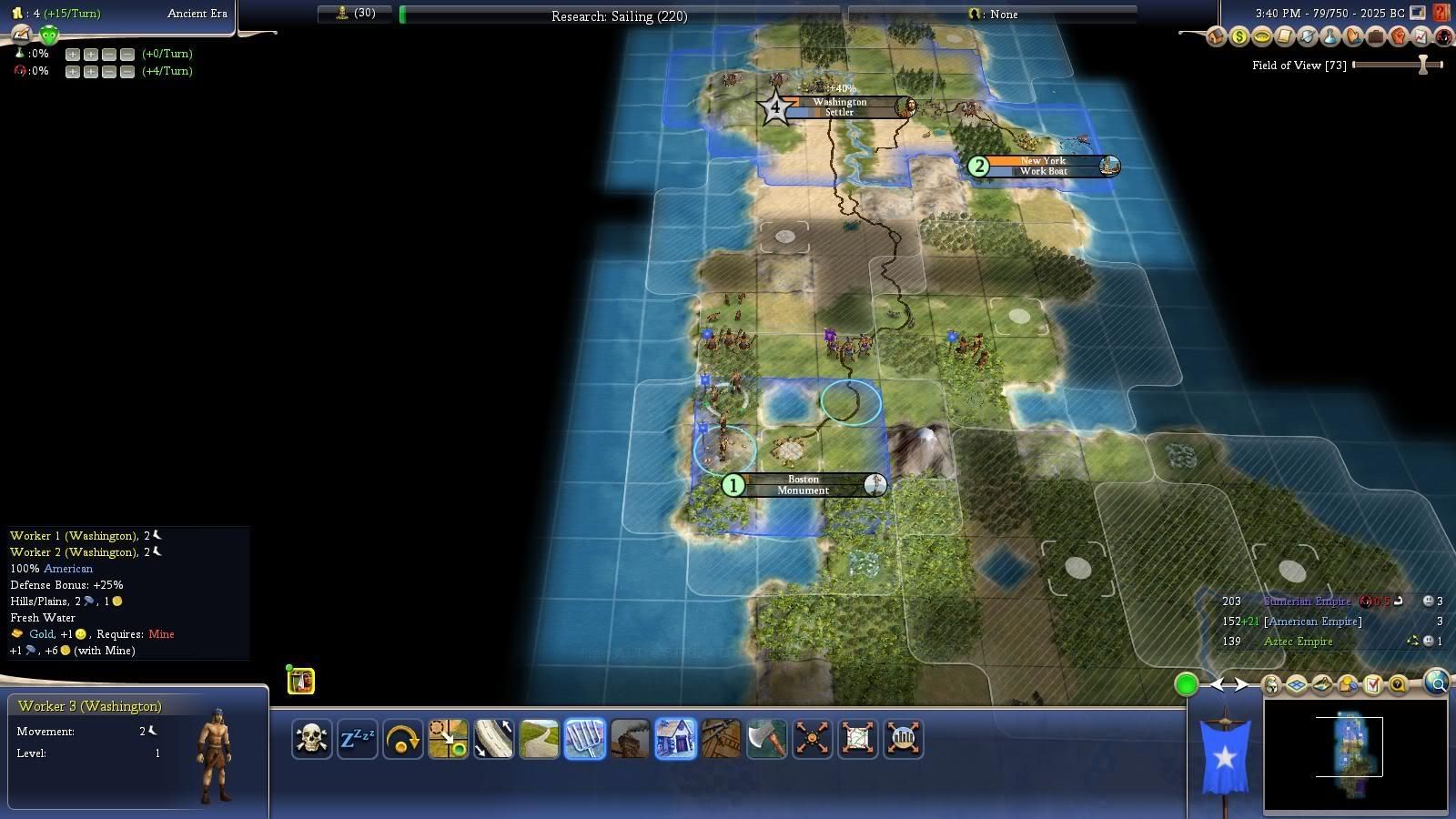Viewport: 1456px width, 819px height.
Task: Open the Boston city bar
Action: [x=803, y=485]
